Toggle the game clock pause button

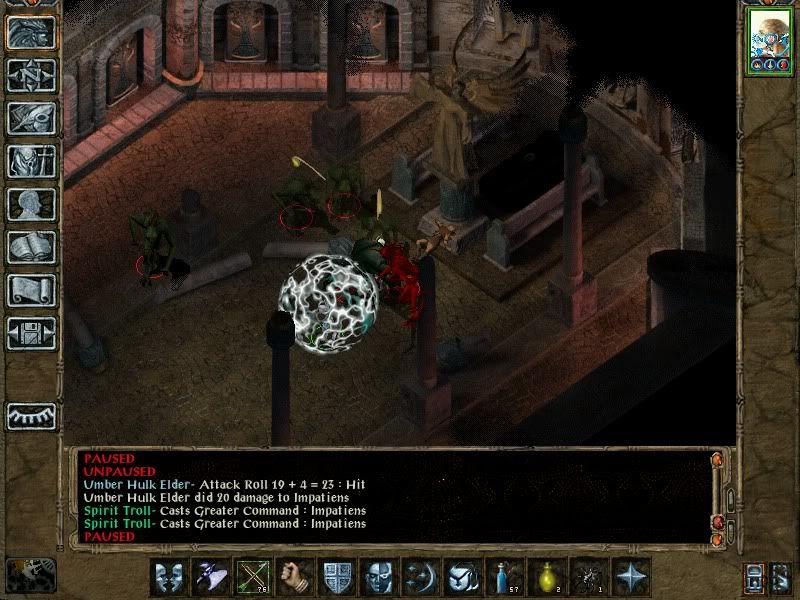tap(31, 575)
